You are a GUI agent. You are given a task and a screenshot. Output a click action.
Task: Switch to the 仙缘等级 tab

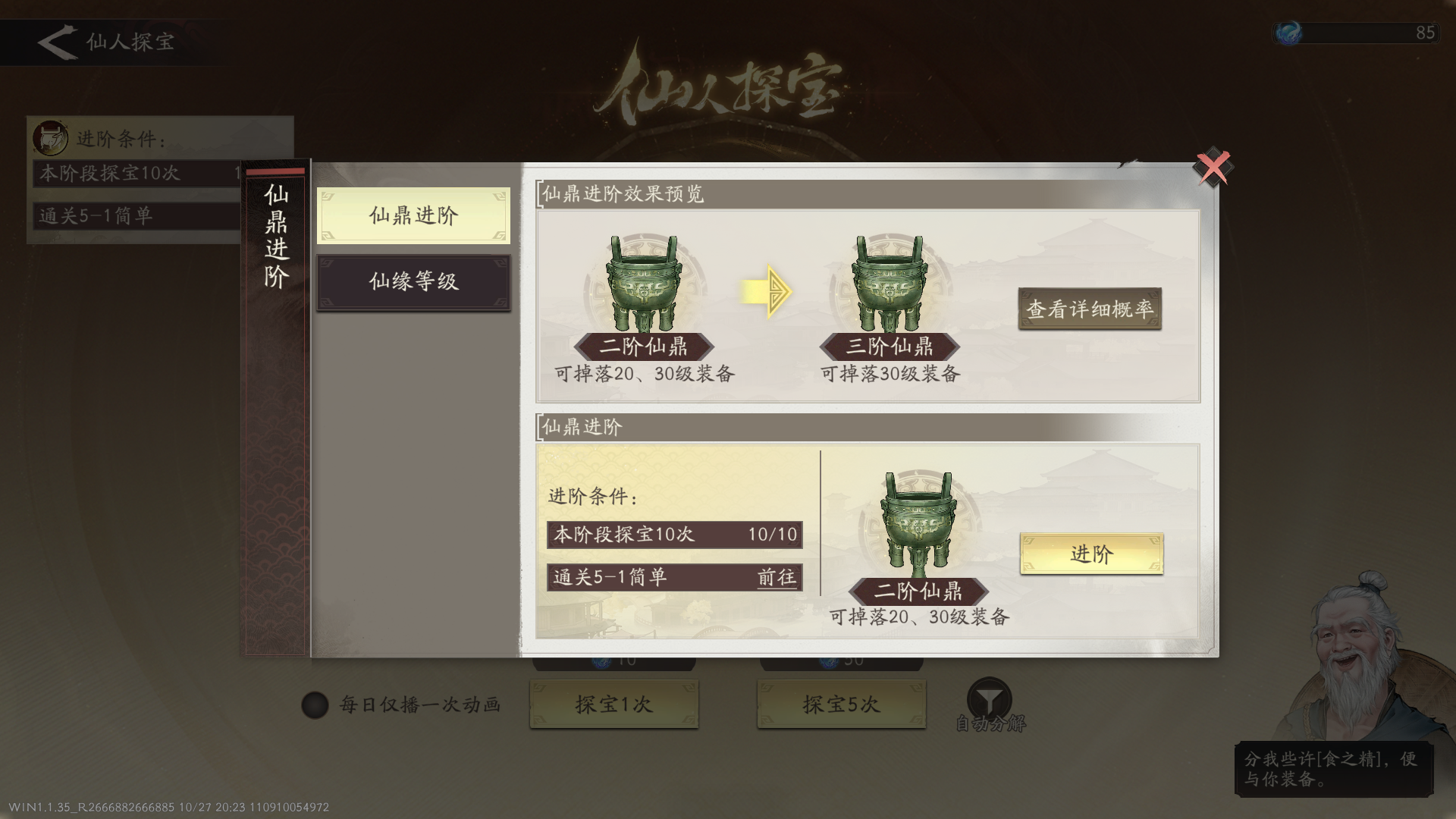[413, 281]
